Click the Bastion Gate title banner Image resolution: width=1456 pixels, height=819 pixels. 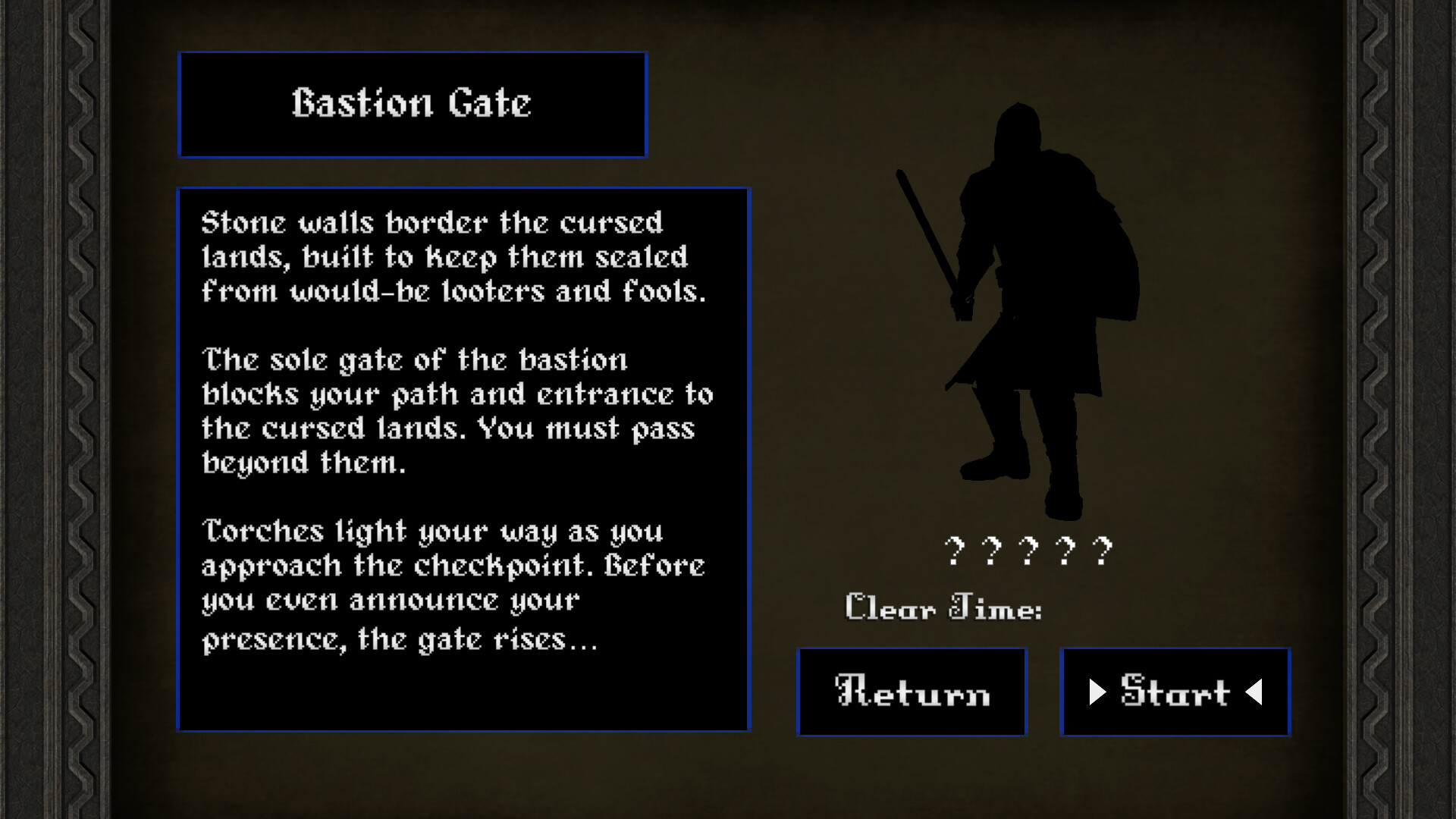(413, 104)
